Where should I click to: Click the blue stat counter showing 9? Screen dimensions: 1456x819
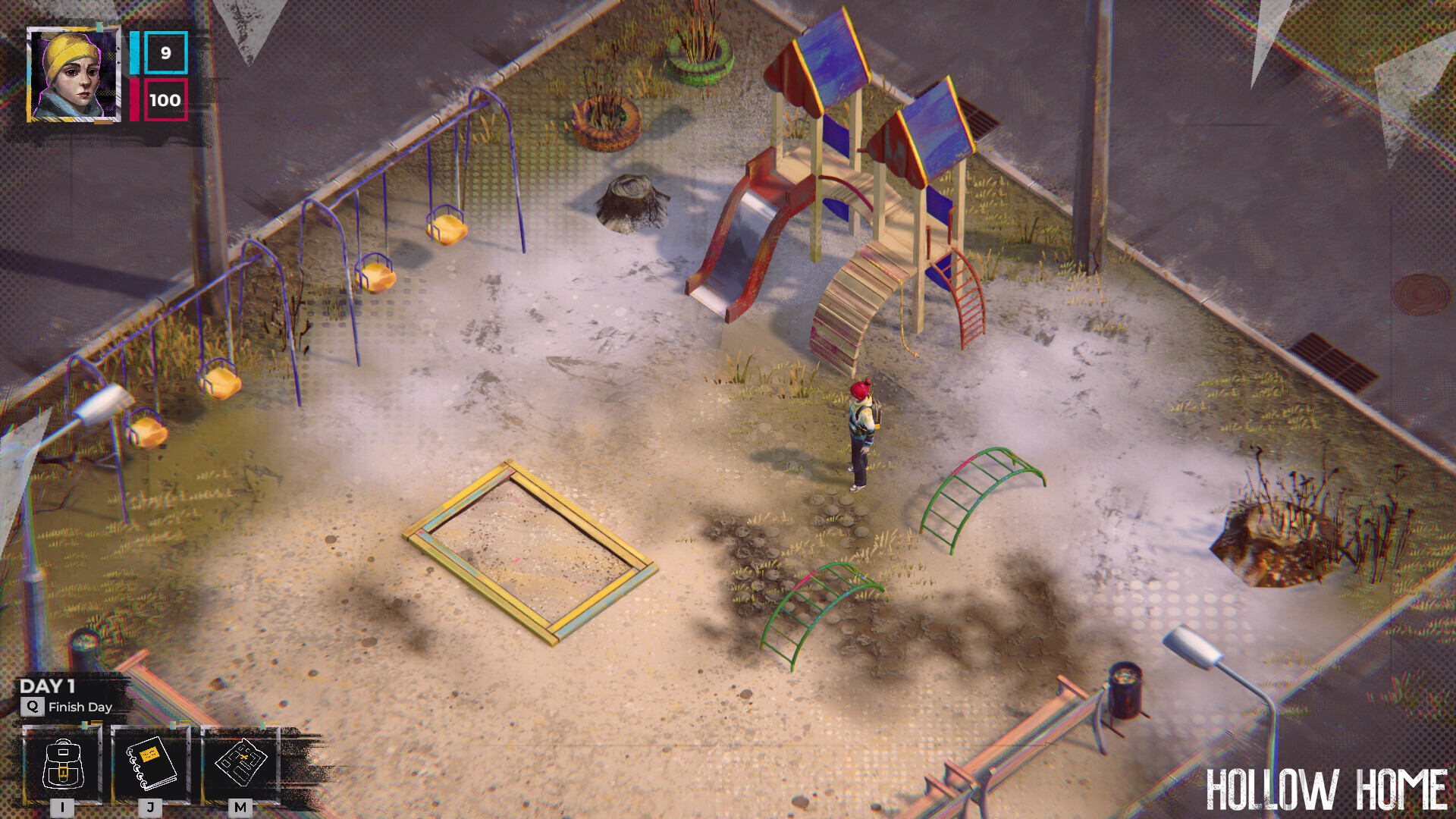click(164, 55)
